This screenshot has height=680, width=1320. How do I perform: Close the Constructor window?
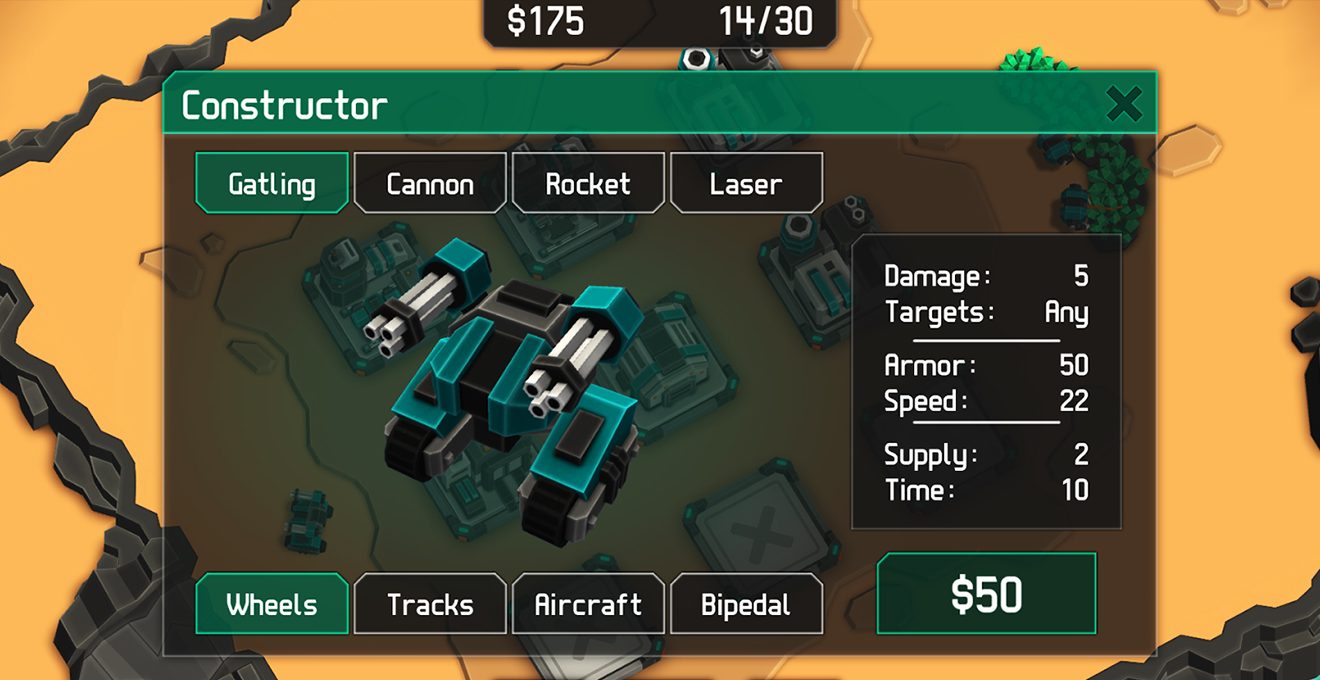click(1125, 104)
